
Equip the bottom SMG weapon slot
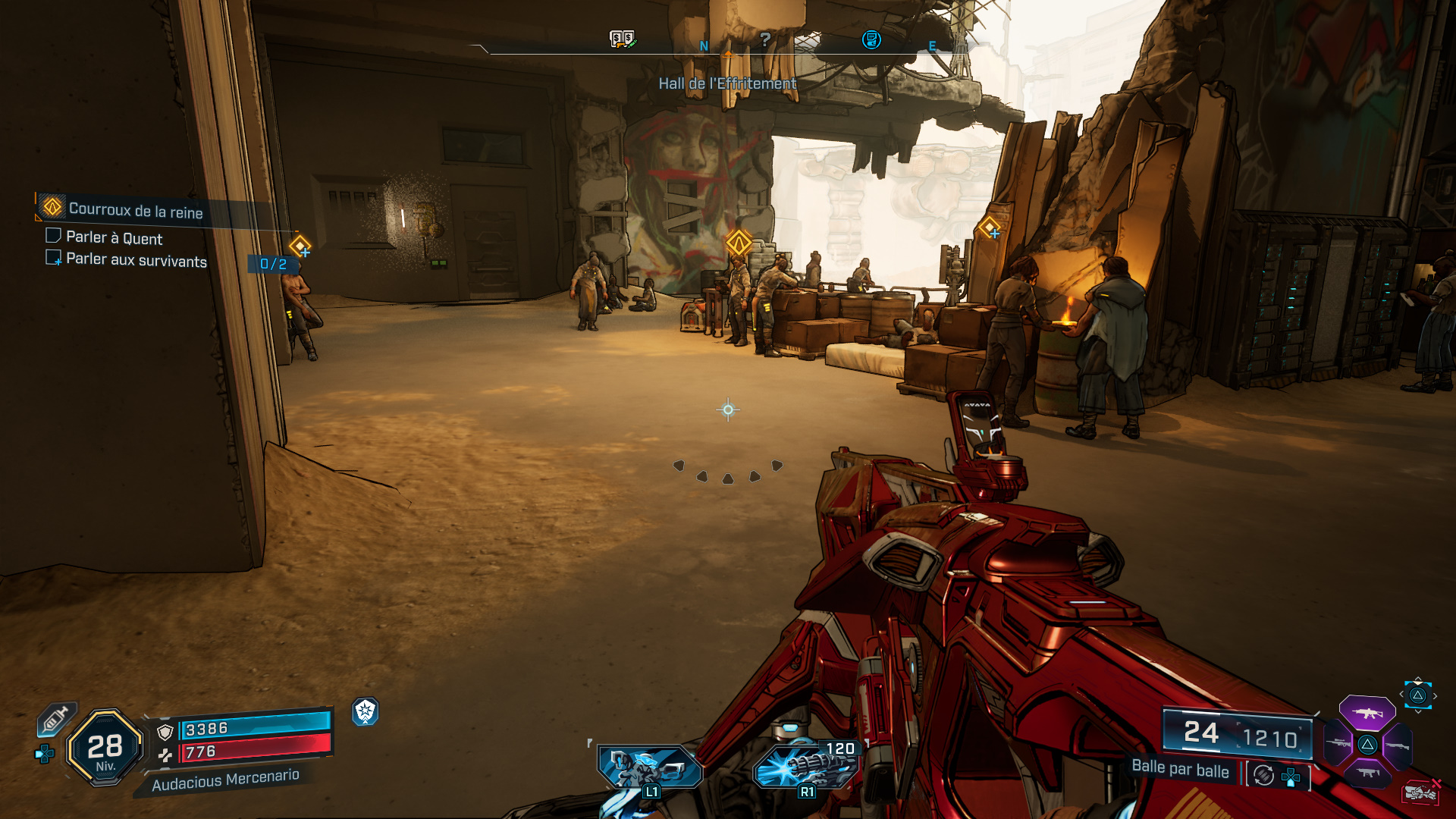tap(1367, 773)
